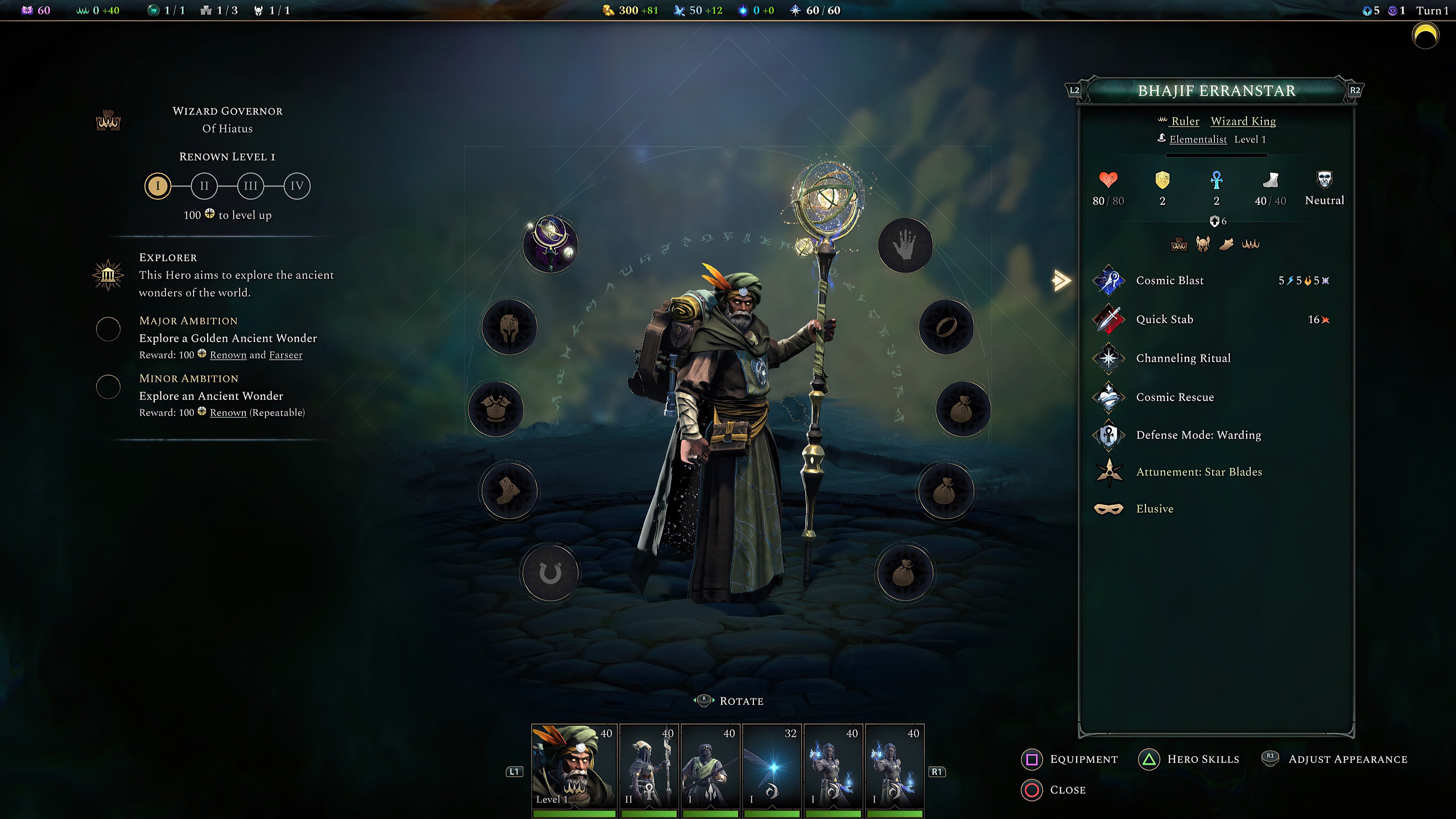Select the Cosmic Blast ability icon
This screenshot has height=819, width=1456.
tap(1109, 280)
